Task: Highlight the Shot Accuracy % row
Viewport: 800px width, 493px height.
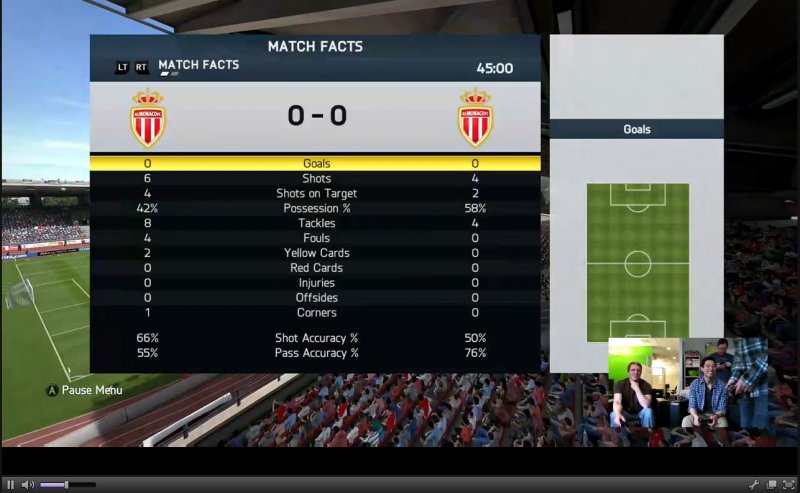Action: [x=316, y=338]
